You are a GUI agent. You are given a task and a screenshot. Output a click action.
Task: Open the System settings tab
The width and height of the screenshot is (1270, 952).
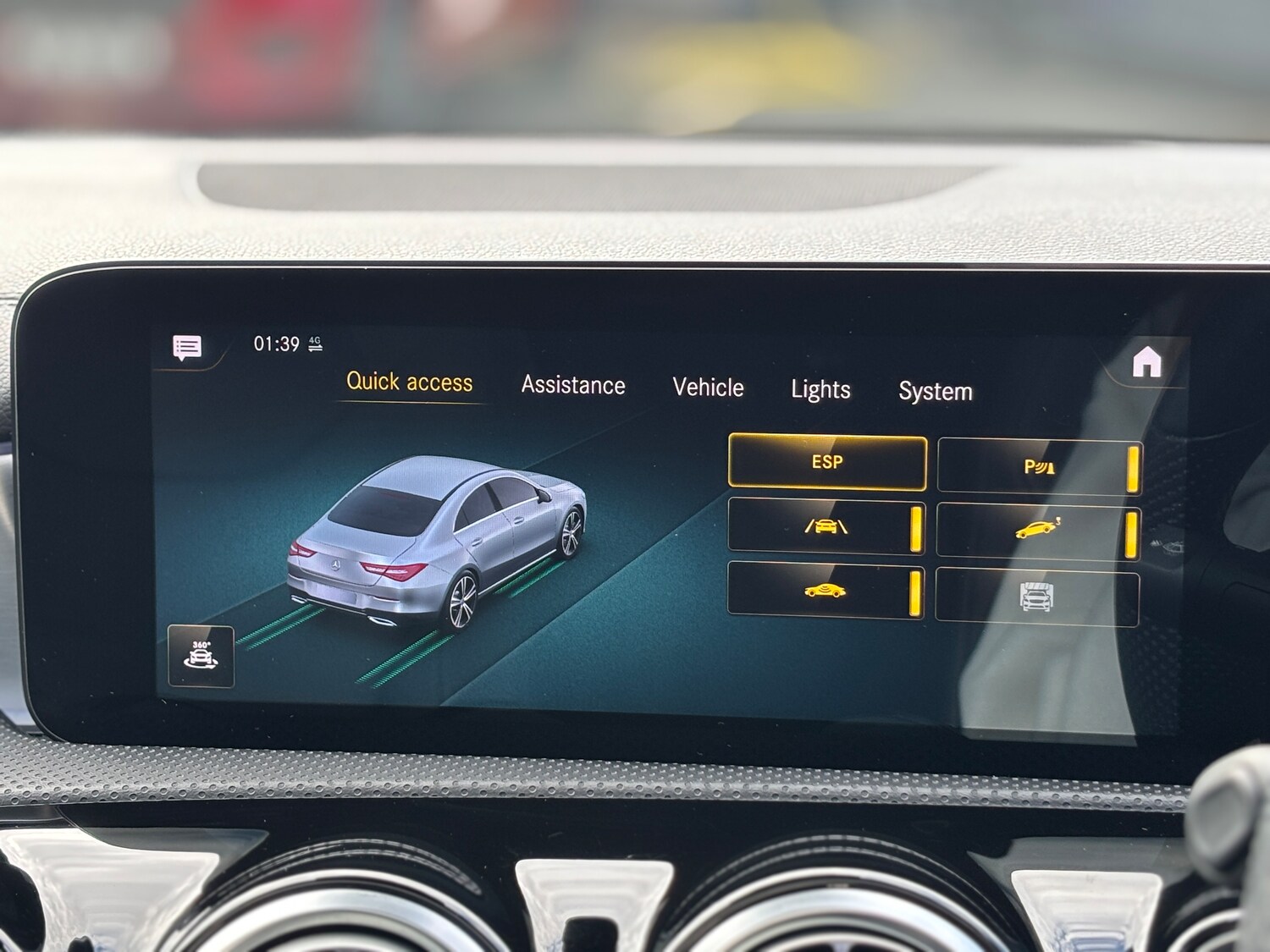point(935,391)
